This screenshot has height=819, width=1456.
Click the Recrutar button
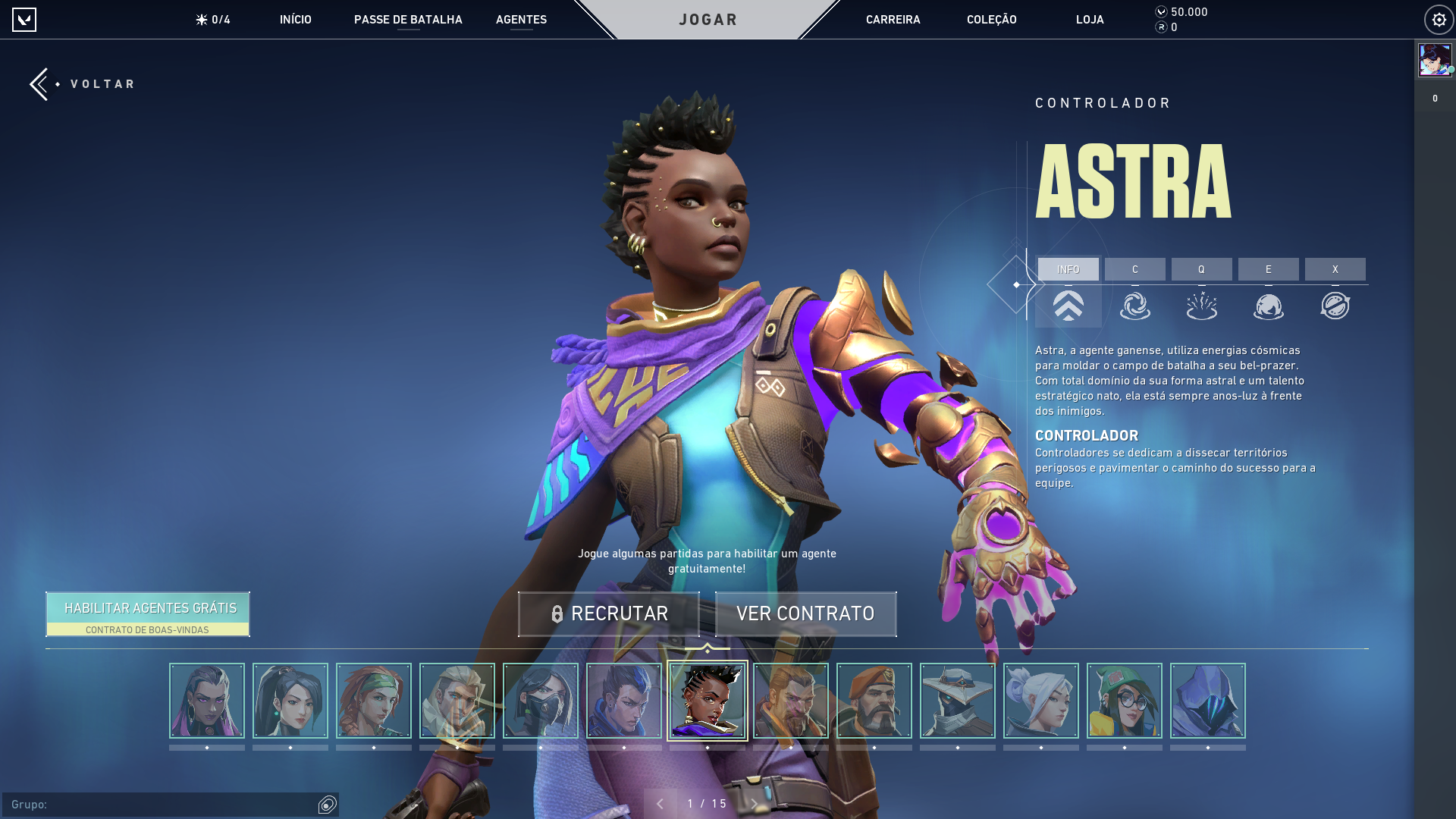[x=608, y=613]
